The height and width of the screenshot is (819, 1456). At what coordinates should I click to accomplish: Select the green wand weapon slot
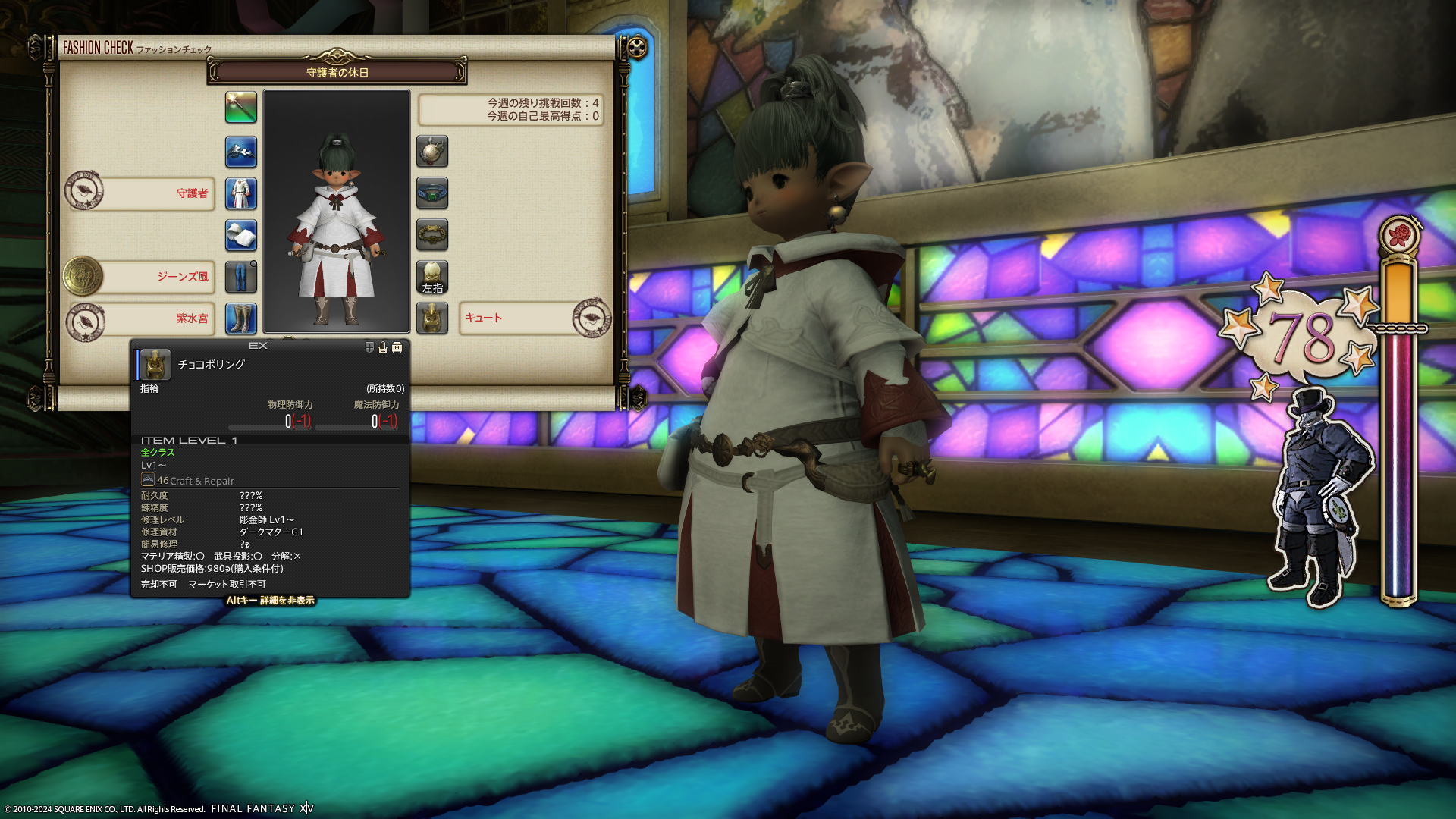pyautogui.click(x=241, y=108)
